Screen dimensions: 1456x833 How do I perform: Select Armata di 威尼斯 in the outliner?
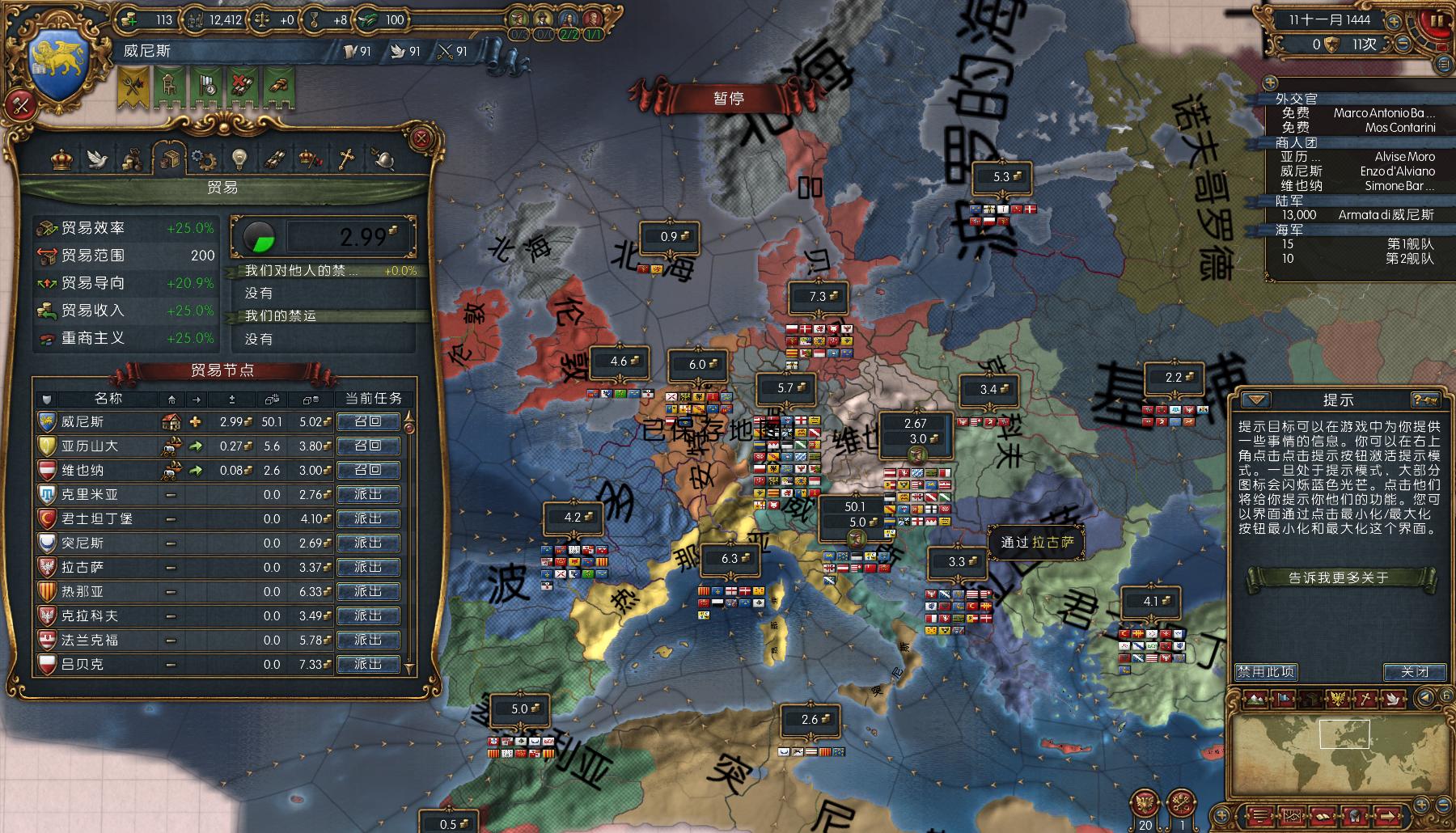(x=1385, y=215)
